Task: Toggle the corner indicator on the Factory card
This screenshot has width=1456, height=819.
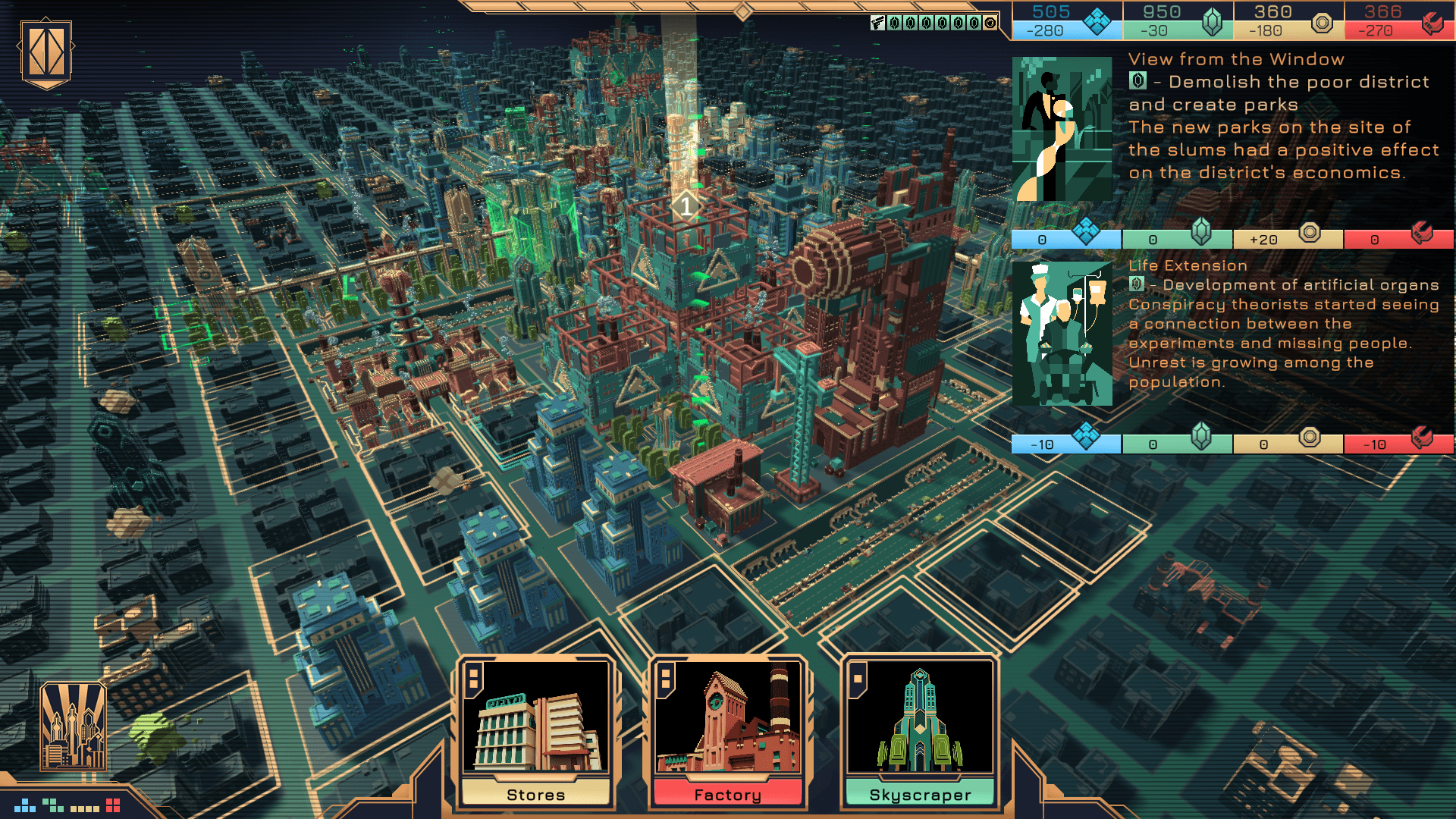Action: (x=667, y=679)
